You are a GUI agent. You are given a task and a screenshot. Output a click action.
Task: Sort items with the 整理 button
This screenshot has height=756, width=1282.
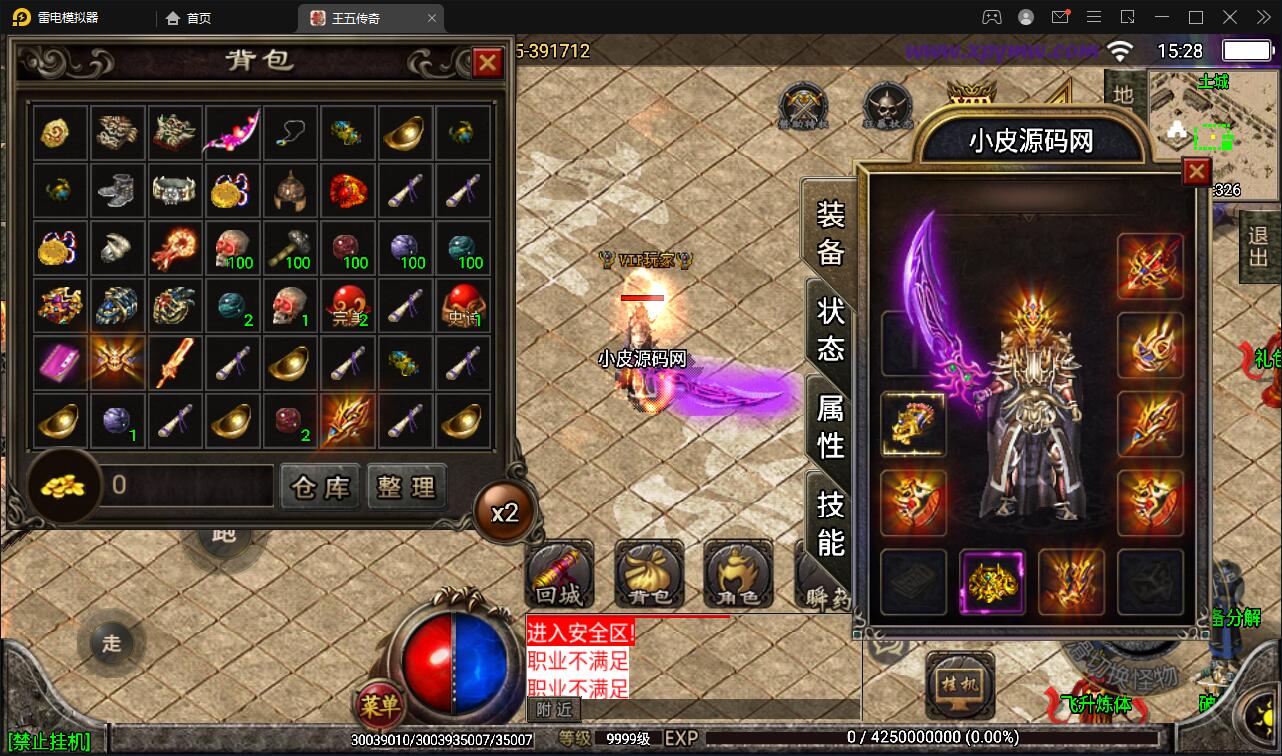click(x=407, y=487)
